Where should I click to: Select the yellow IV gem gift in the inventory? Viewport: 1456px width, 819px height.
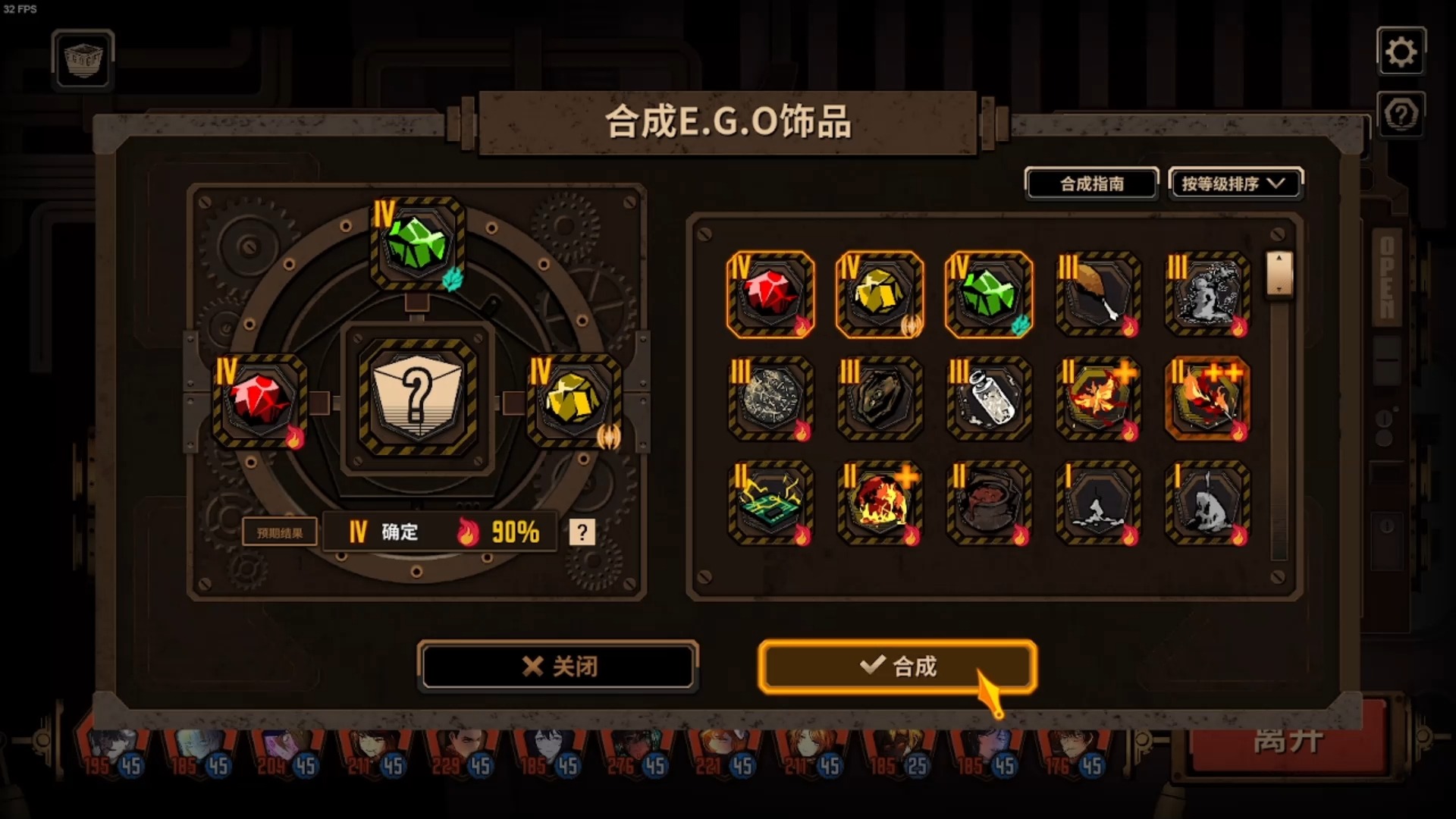880,293
